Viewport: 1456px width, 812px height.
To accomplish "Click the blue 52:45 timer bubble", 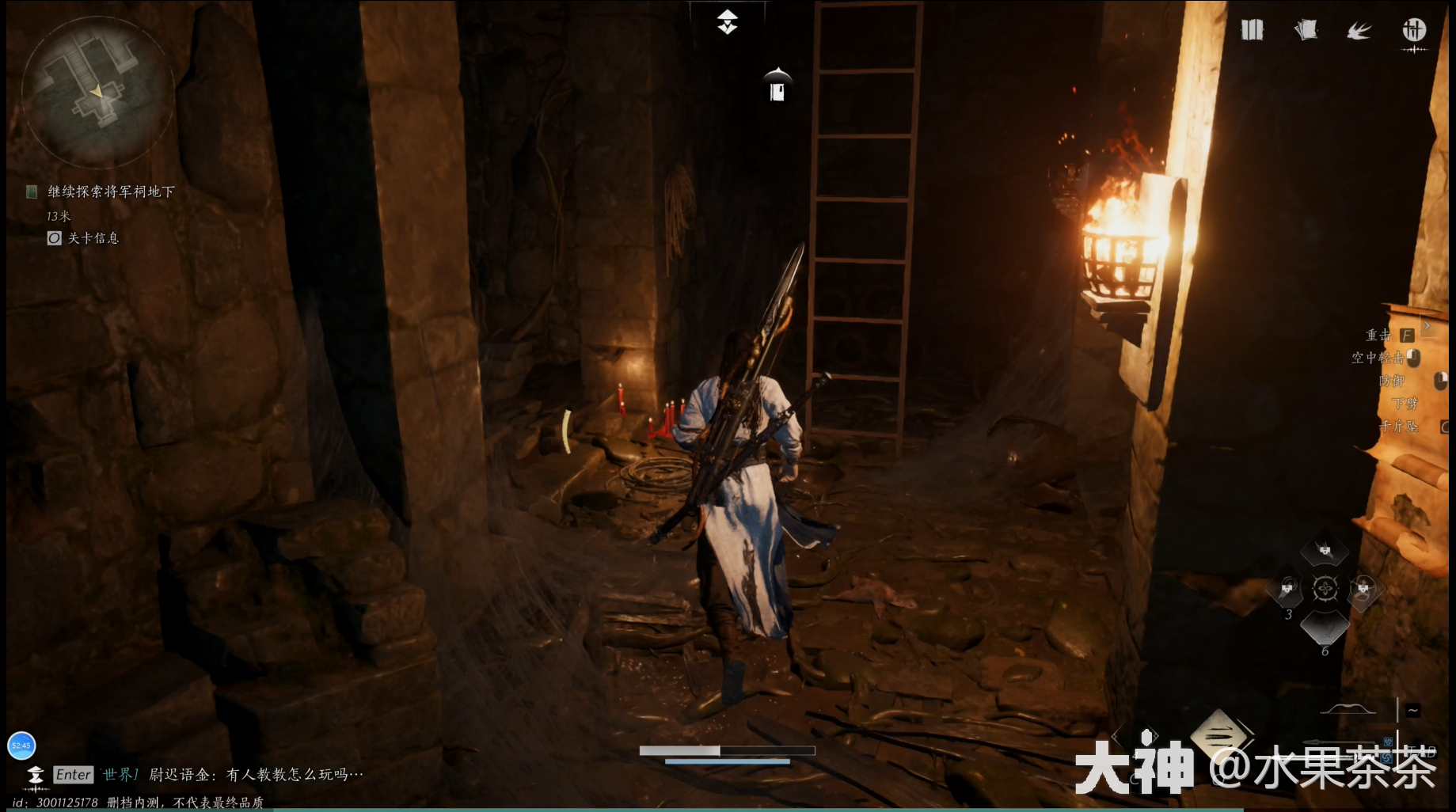I will pos(21,746).
